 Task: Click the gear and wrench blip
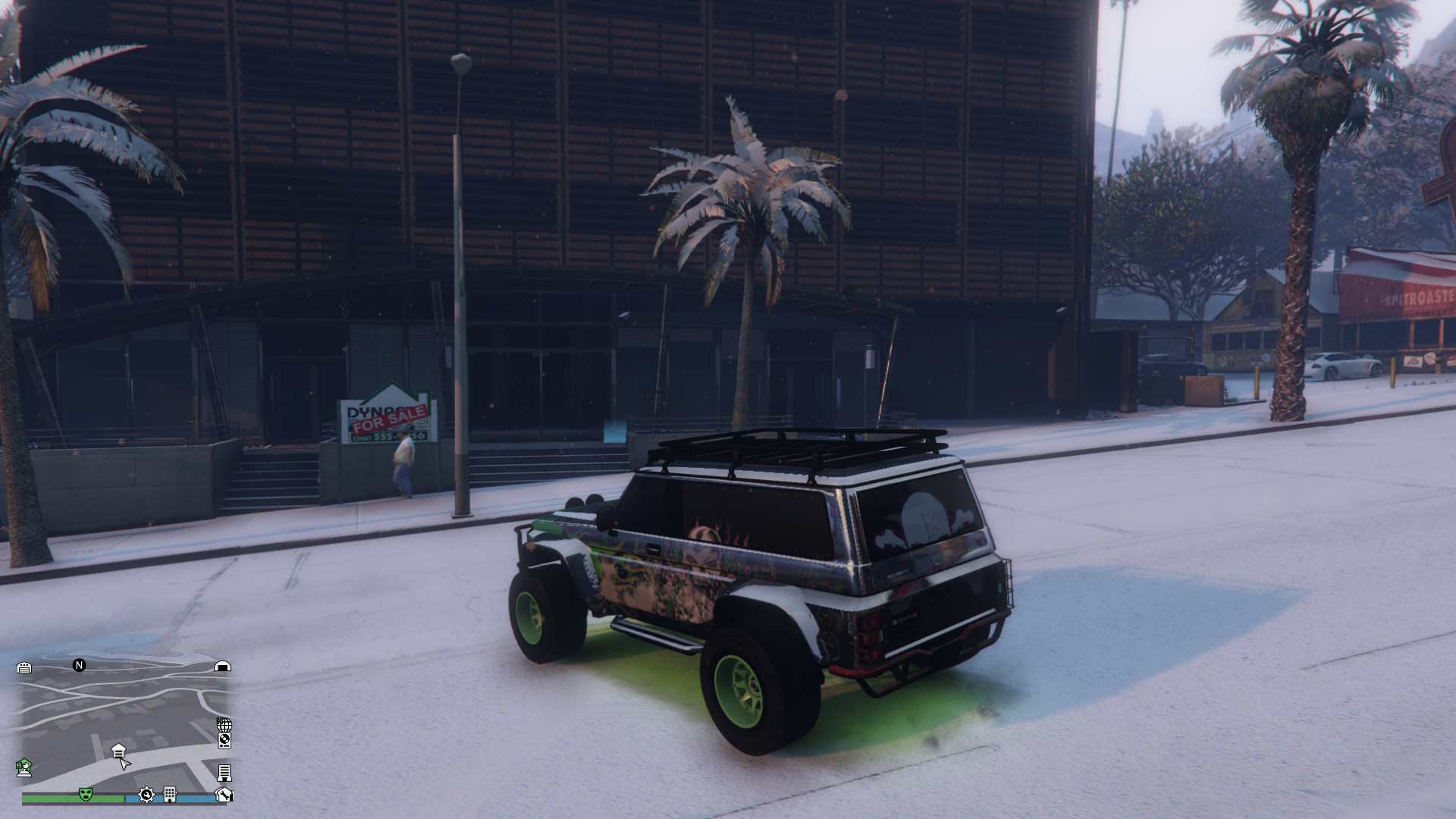(146, 794)
